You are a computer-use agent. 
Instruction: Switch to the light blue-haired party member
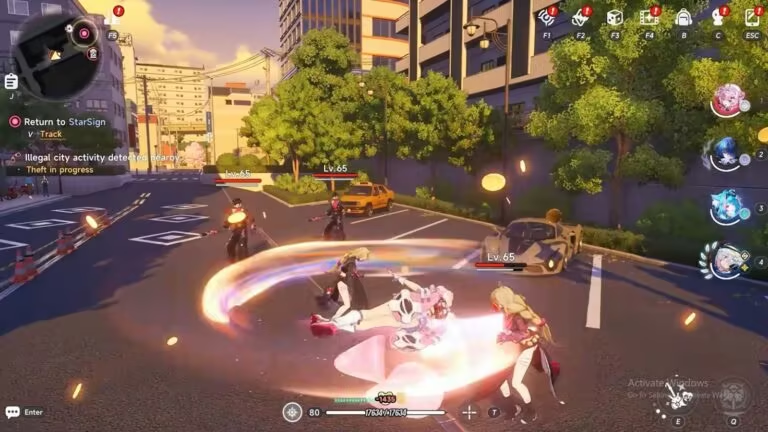[727, 207]
